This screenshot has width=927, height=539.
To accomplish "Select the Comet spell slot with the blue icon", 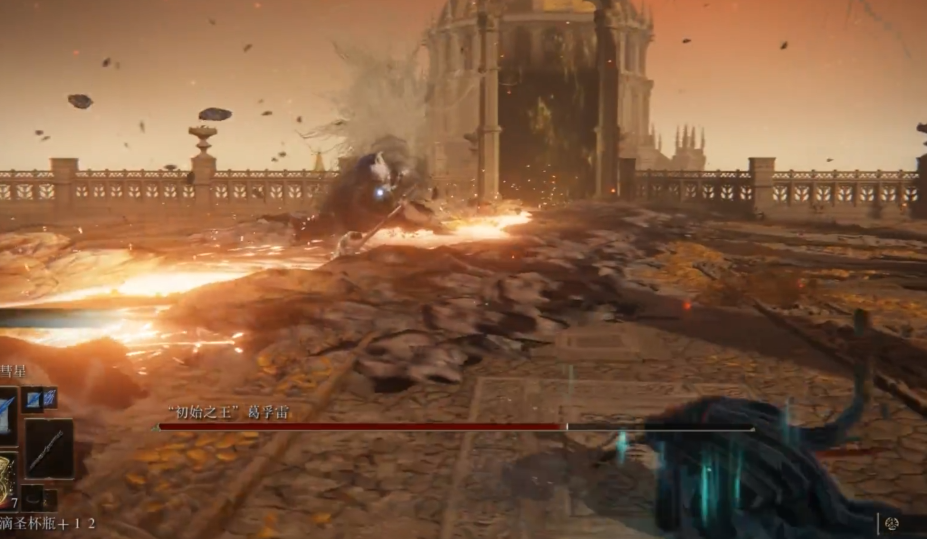I will [7, 412].
